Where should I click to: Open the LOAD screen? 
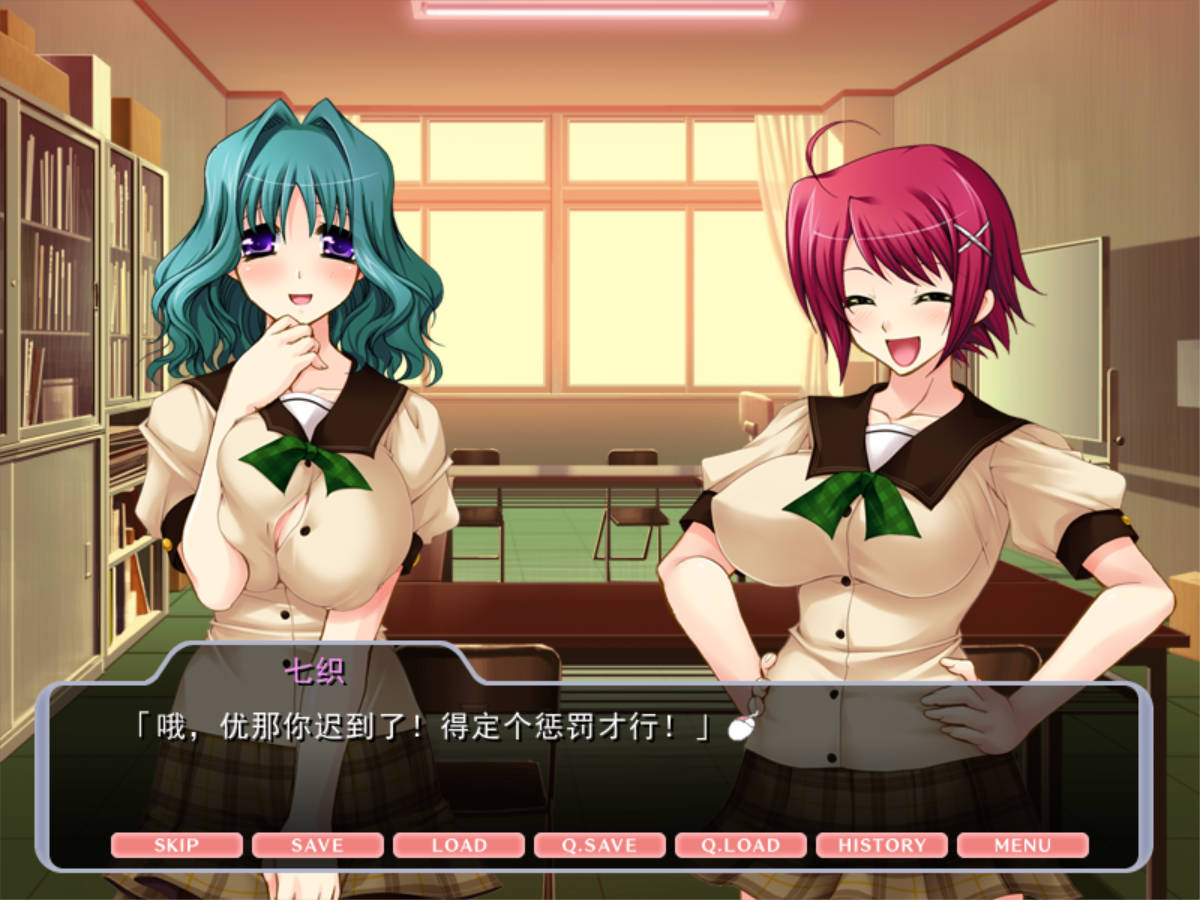point(459,845)
